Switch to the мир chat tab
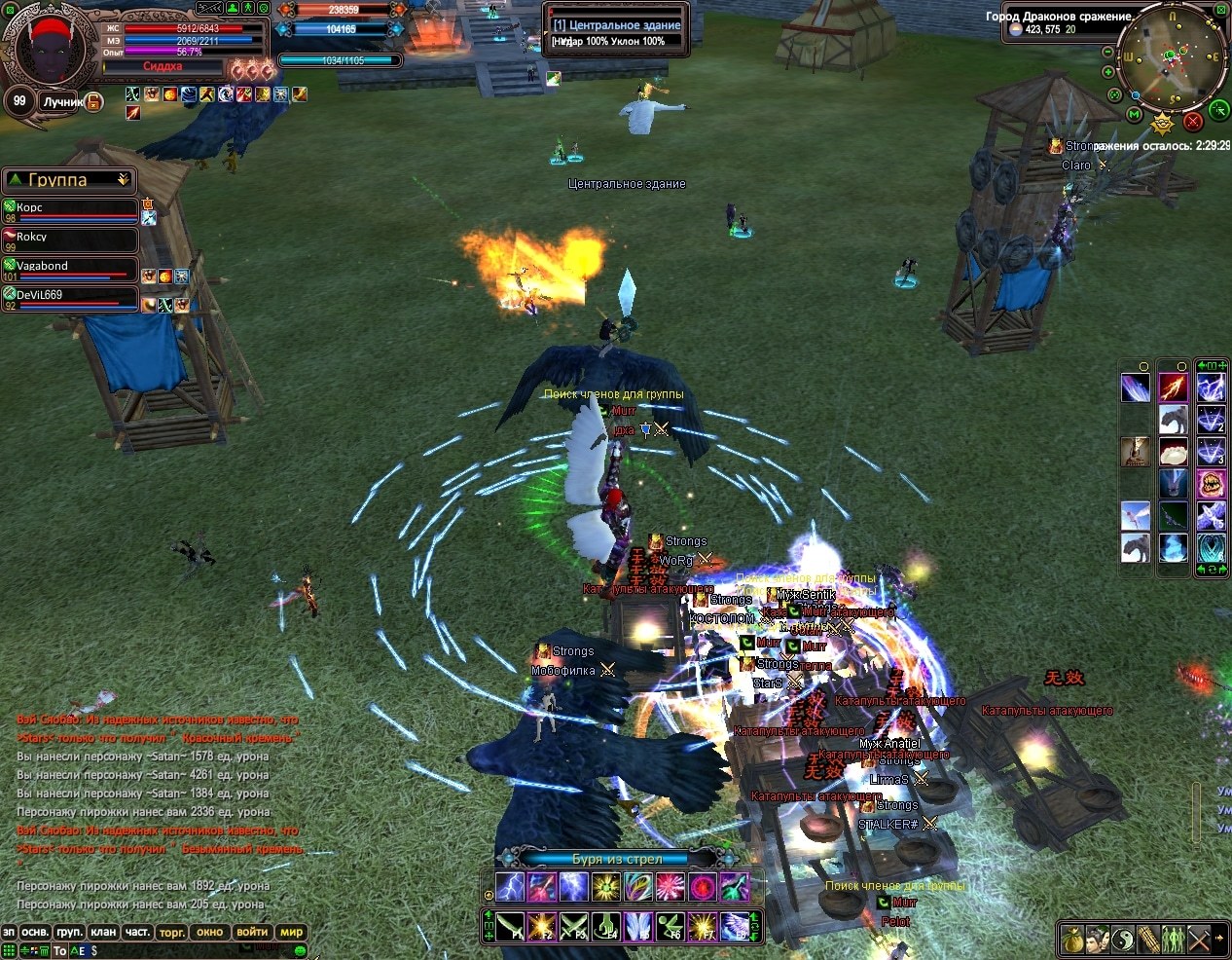 pos(292,932)
